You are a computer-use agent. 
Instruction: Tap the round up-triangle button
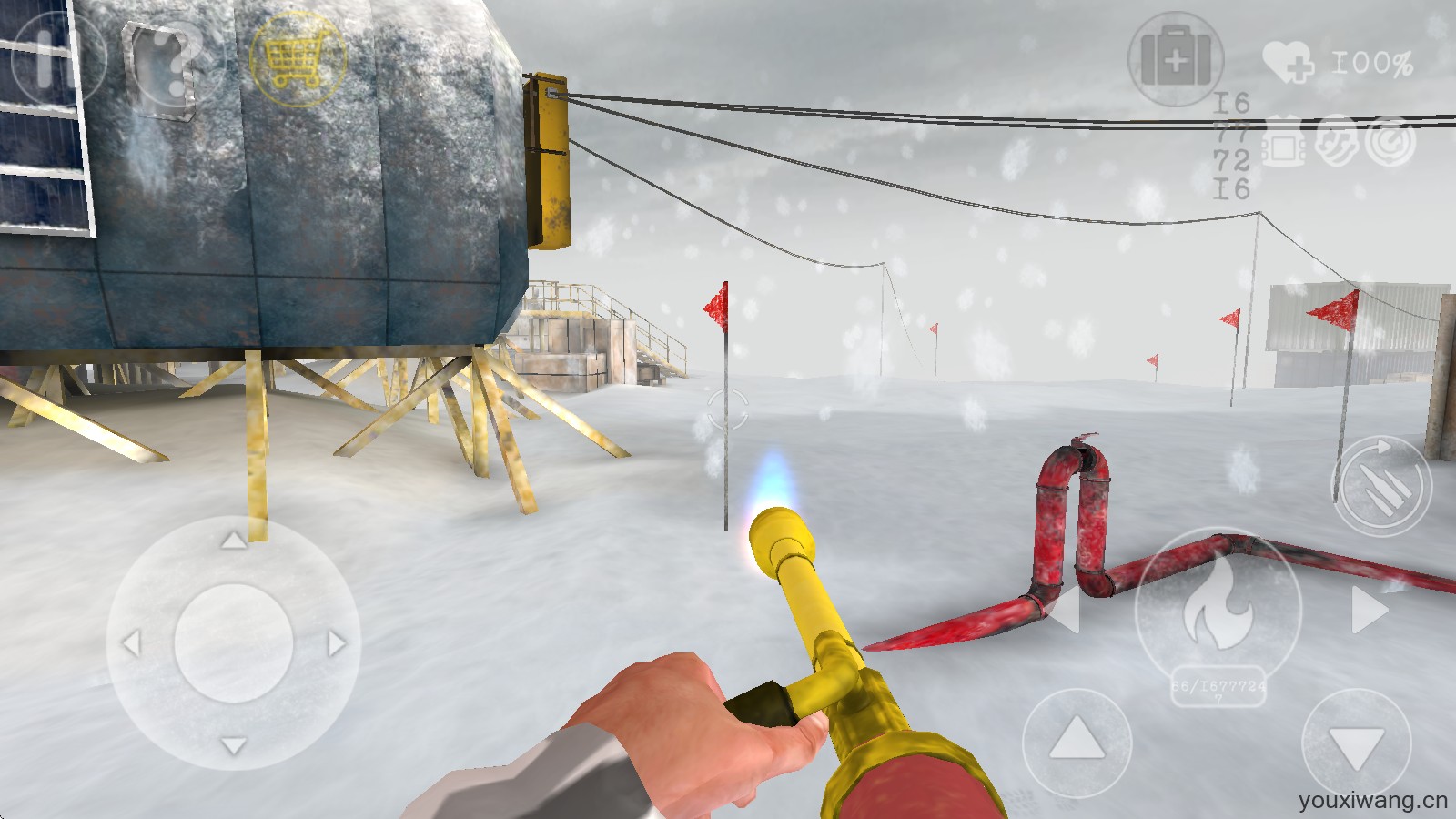coord(1077,739)
